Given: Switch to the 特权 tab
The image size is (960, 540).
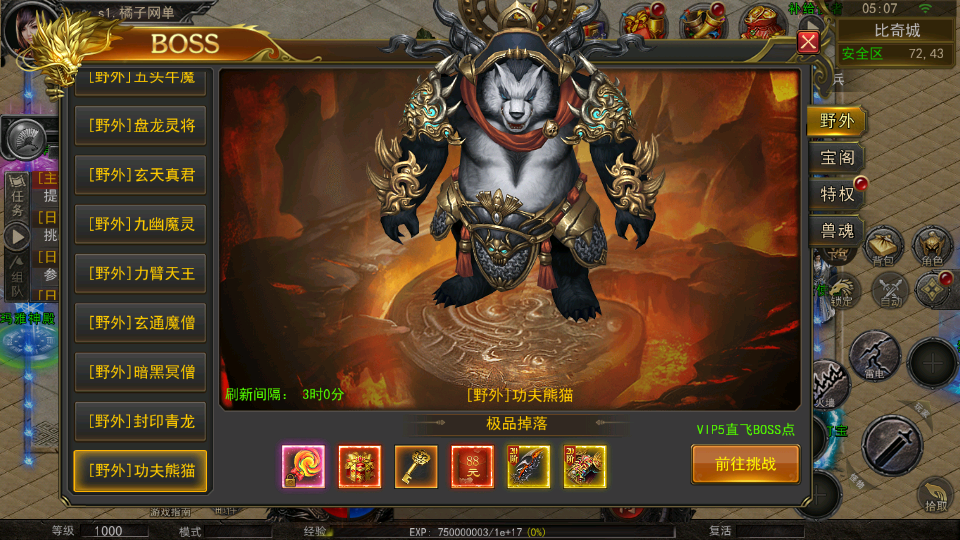Looking at the screenshot, I should (x=836, y=195).
